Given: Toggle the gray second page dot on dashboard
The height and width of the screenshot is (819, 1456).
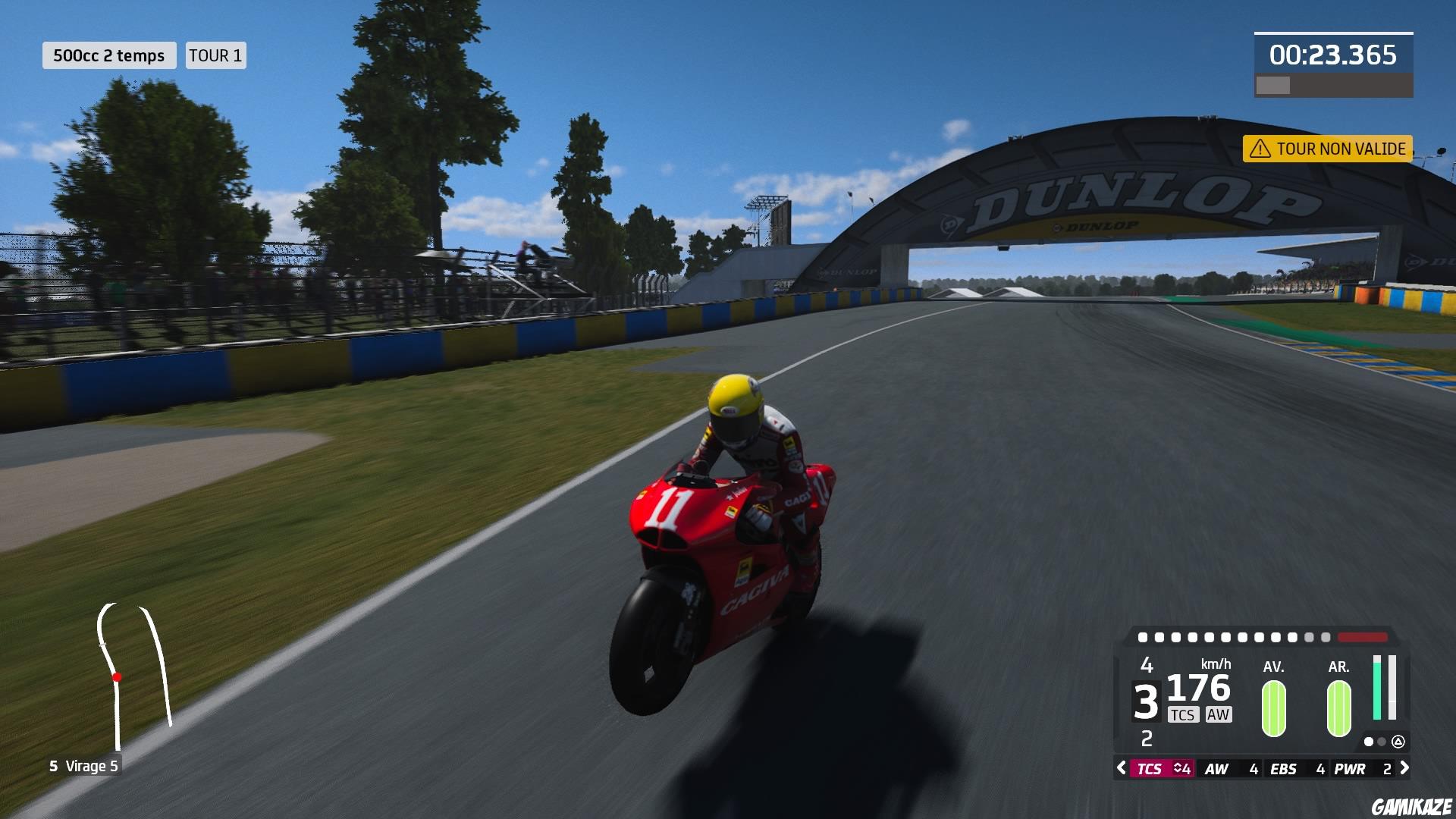Looking at the screenshot, I should tap(1380, 742).
